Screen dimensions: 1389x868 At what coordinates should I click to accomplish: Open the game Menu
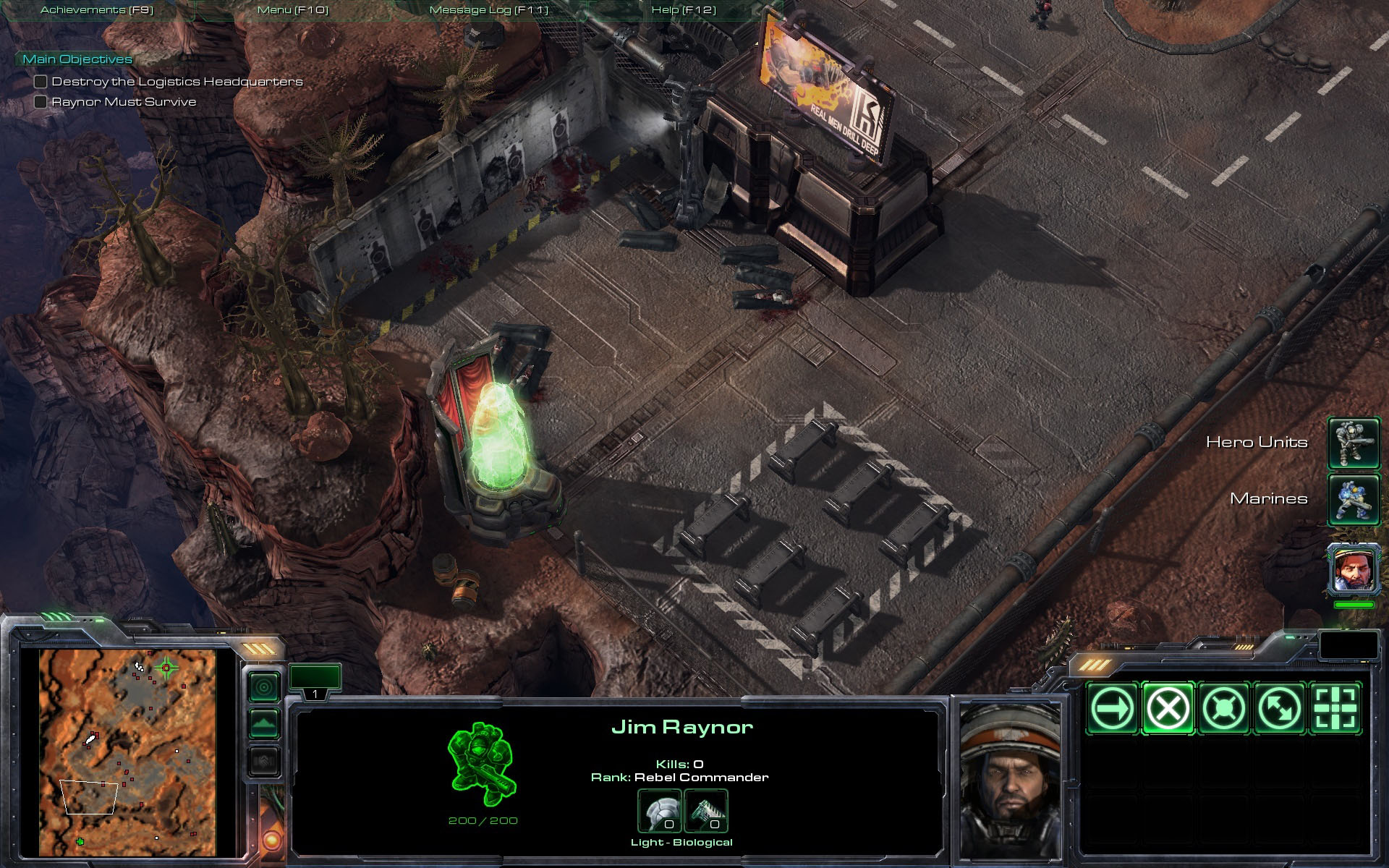(x=293, y=10)
